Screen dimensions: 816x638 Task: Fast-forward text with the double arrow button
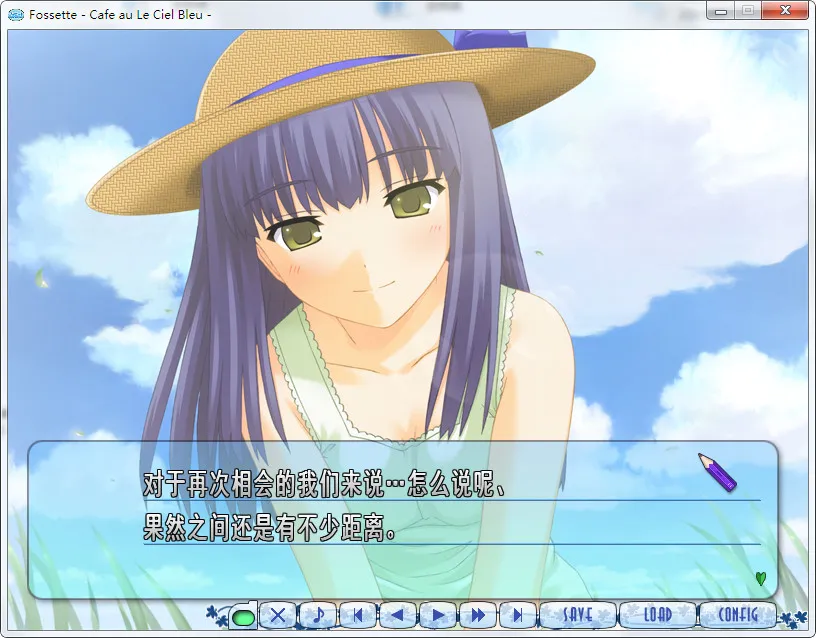[x=478, y=615]
